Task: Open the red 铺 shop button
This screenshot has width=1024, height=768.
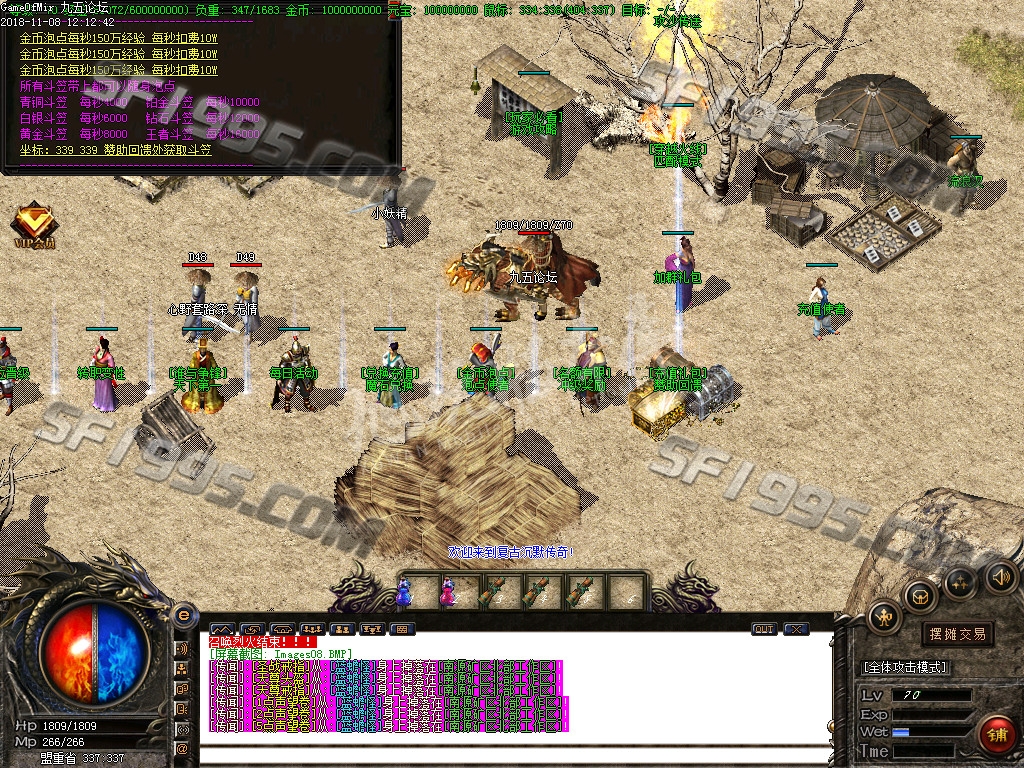Action: [x=996, y=735]
